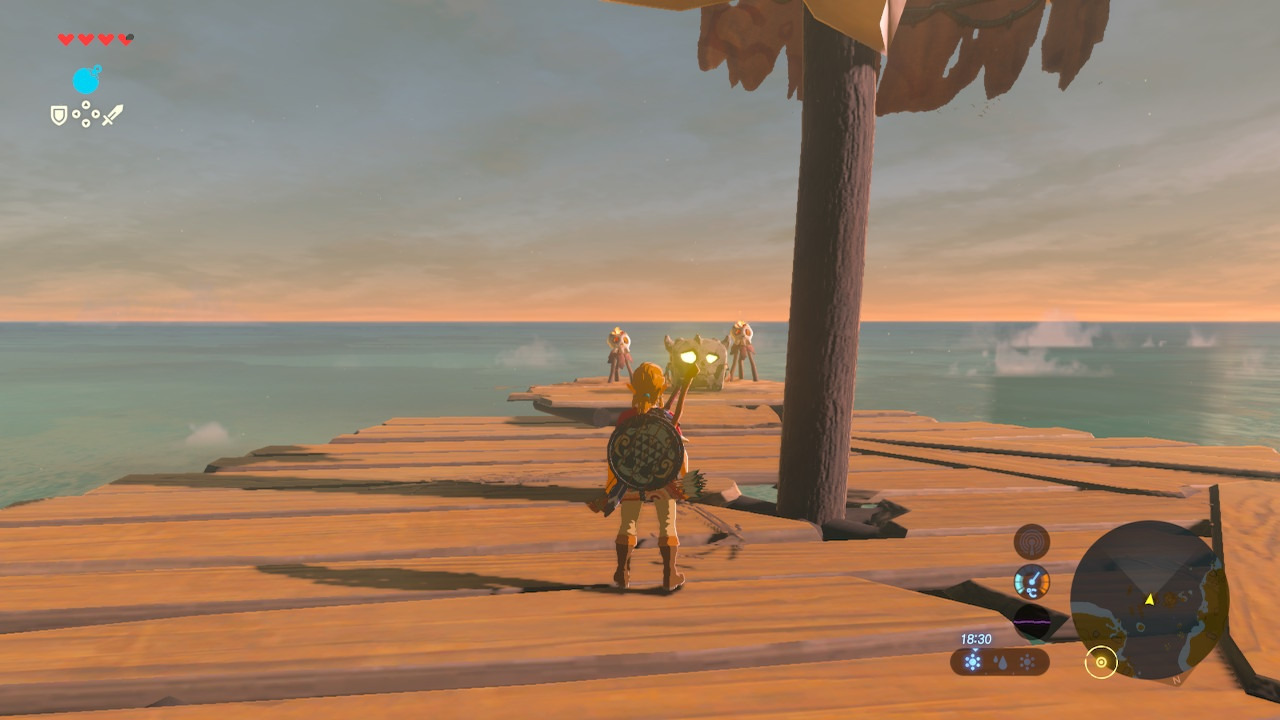Open the circular minimap
The width and height of the screenshot is (1280, 720).
[1148, 599]
